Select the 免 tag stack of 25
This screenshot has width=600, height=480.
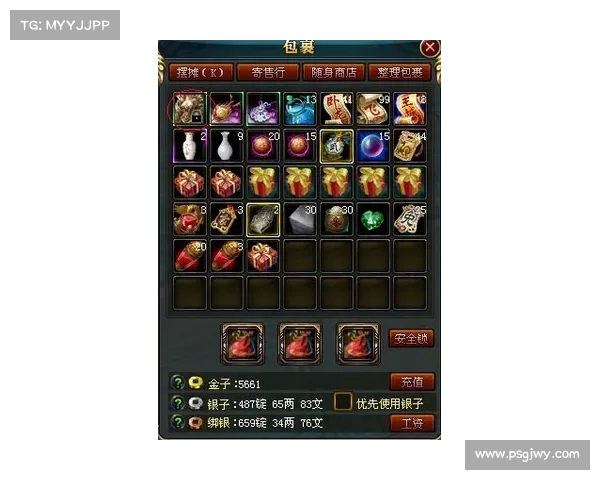410,219
